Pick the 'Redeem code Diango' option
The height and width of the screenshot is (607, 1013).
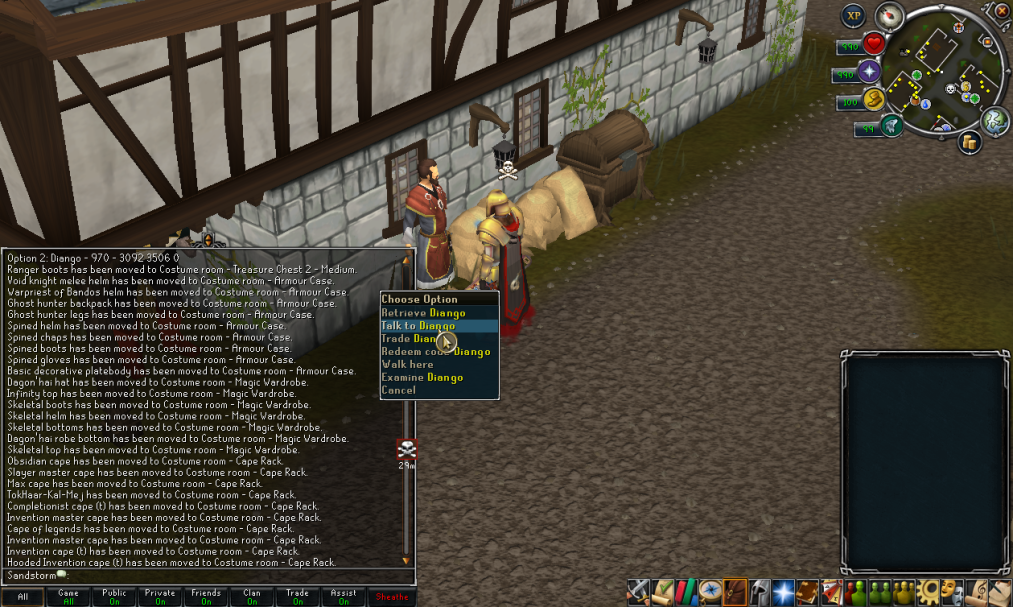(x=436, y=352)
